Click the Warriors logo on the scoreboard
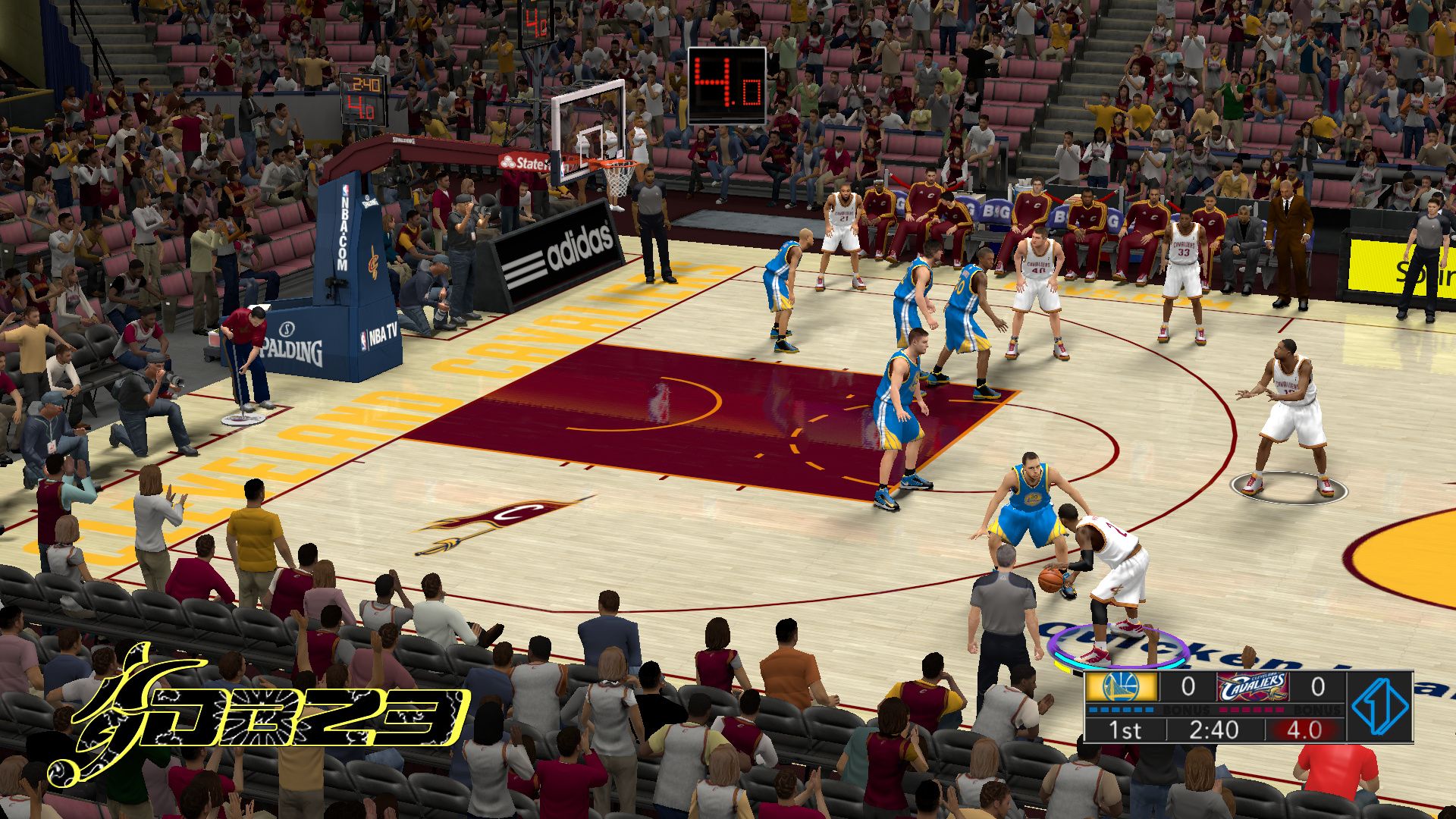1456x819 pixels. pos(1122,687)
